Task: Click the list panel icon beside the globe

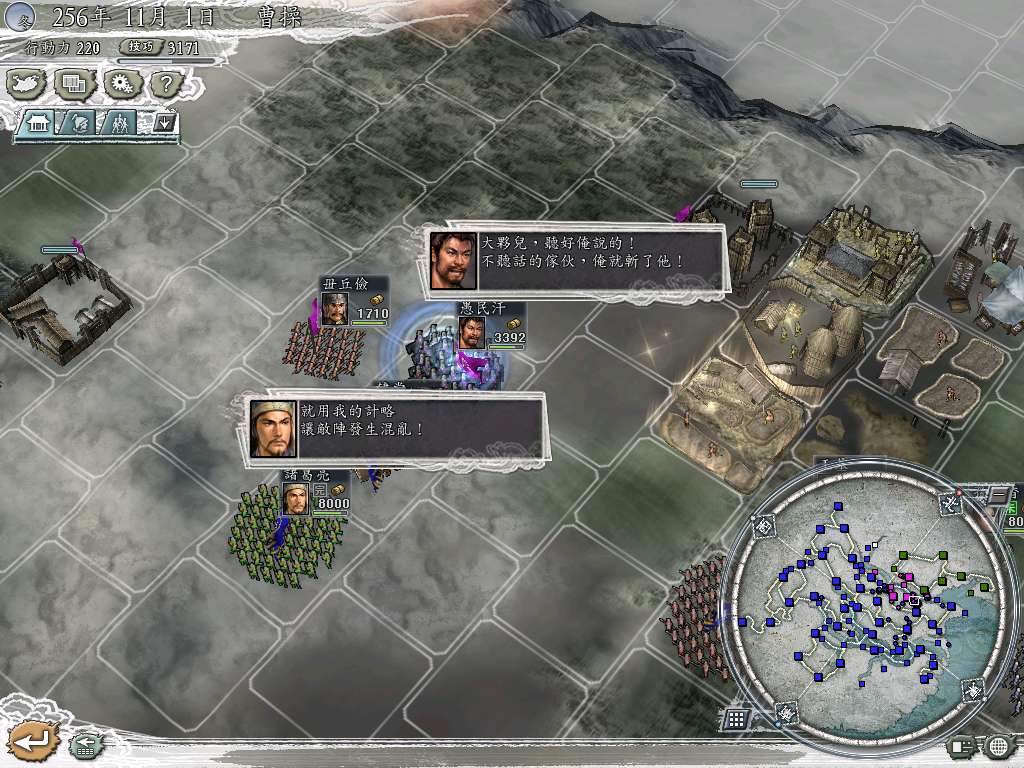Action: pos(962,746)
